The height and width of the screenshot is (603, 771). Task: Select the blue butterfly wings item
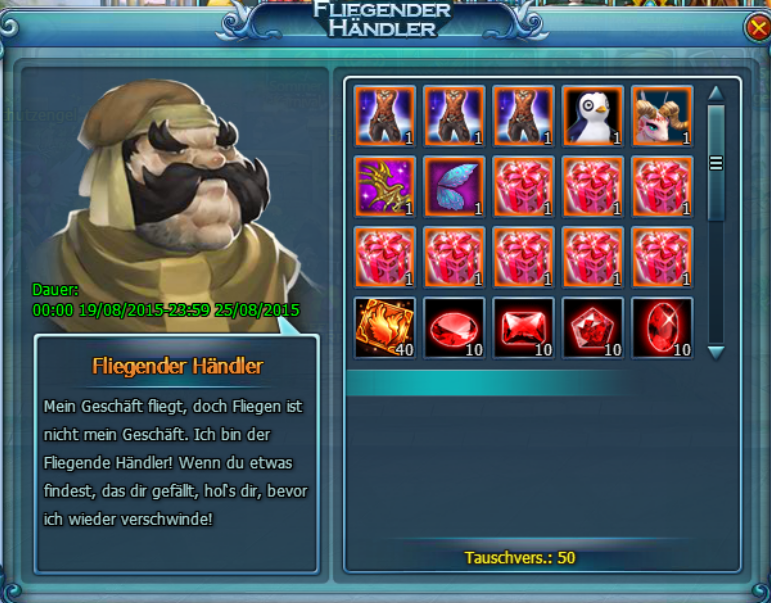(x=454, y=186)
